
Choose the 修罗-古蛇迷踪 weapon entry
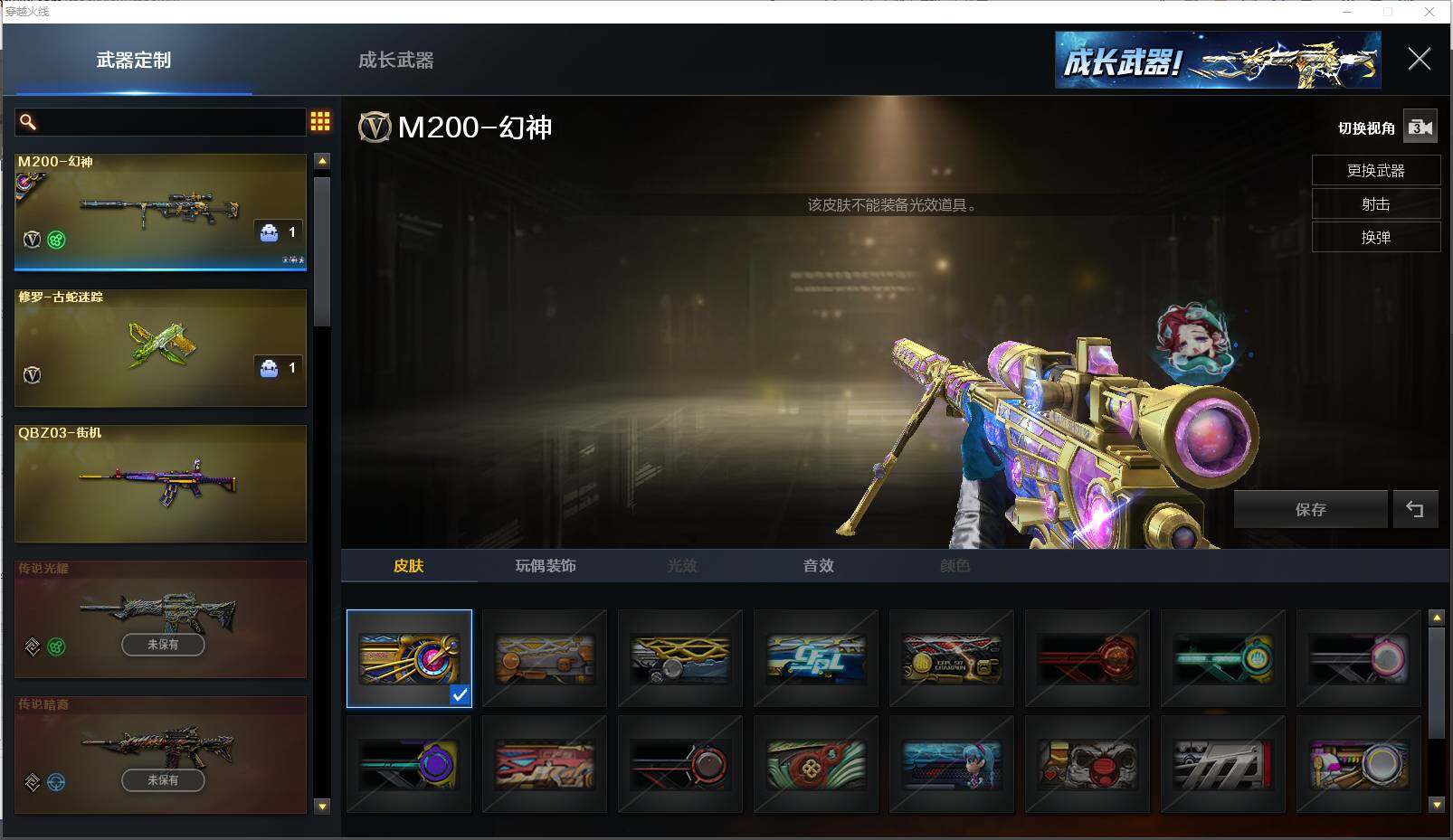[x=160, y=347]
